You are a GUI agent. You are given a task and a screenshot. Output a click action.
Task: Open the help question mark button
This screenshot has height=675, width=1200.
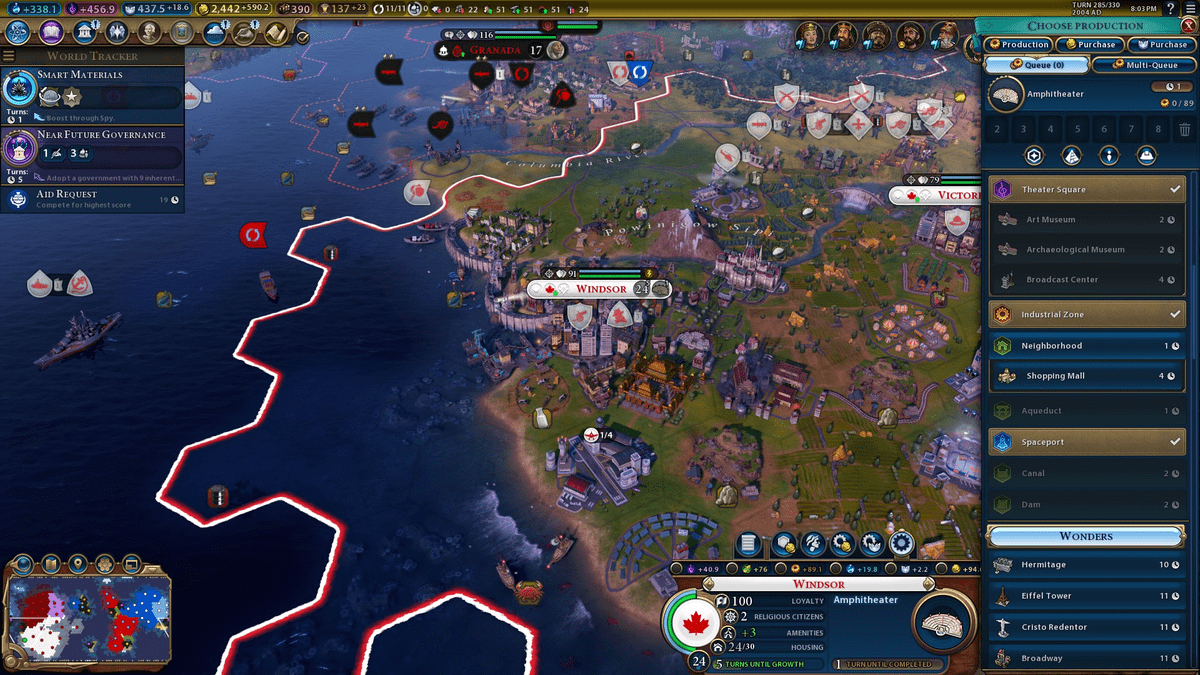tap(1170, 9)
